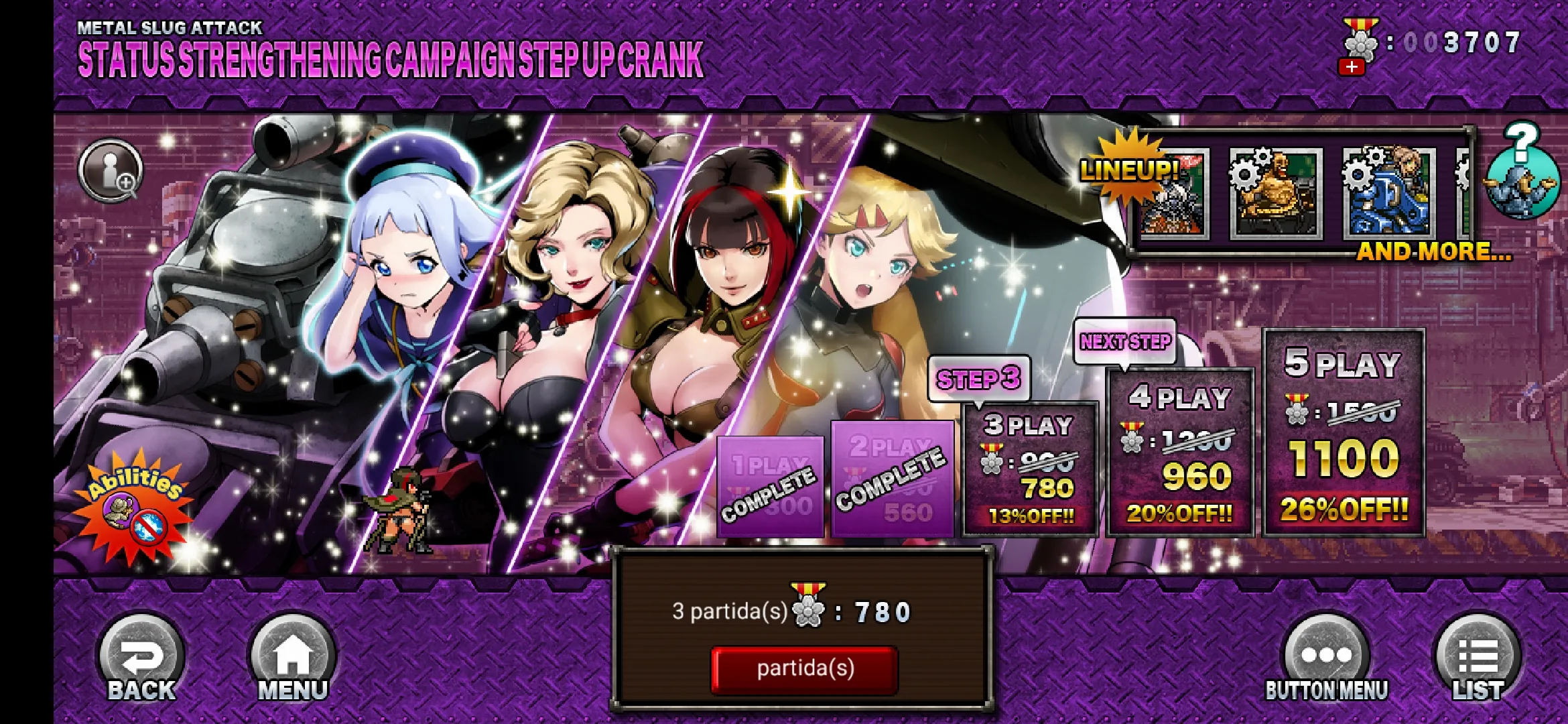
Task: Add medals with the red plus icon
Action: click(1352, 67)
